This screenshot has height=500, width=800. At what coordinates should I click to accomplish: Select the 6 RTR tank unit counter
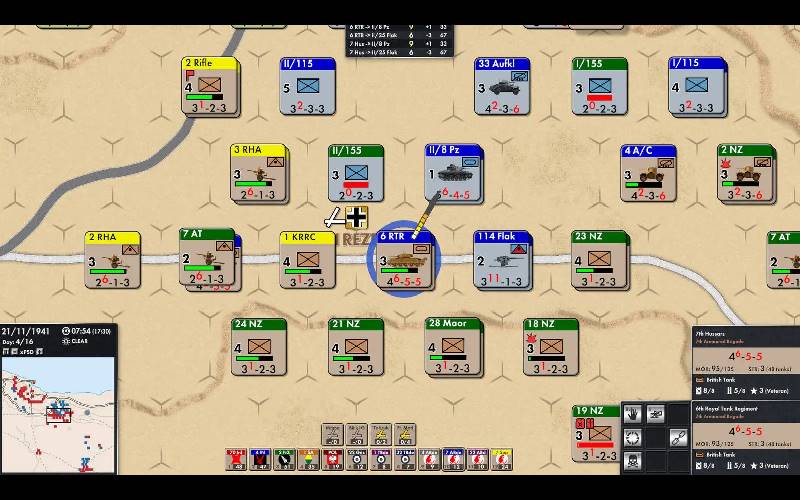[404, 261]
